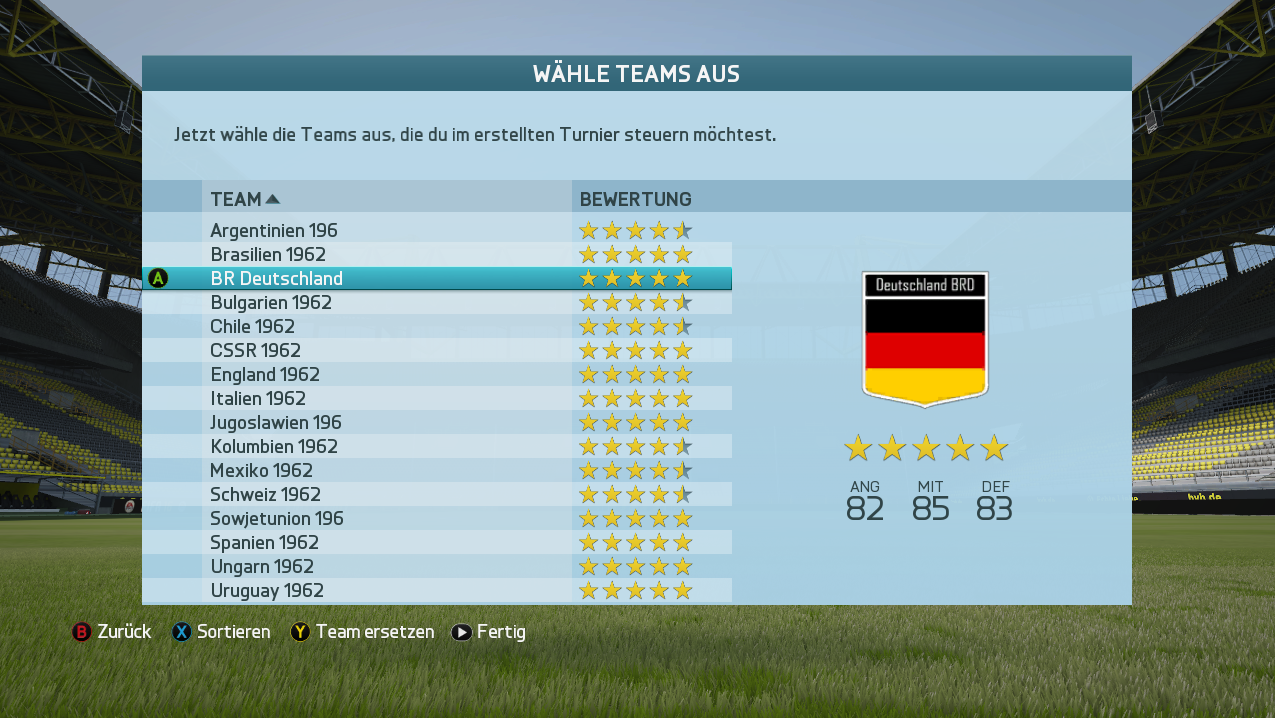Choose Kolumbien 1962 from the list
This screenshot has height=718, width=1275.
[274, 447]
